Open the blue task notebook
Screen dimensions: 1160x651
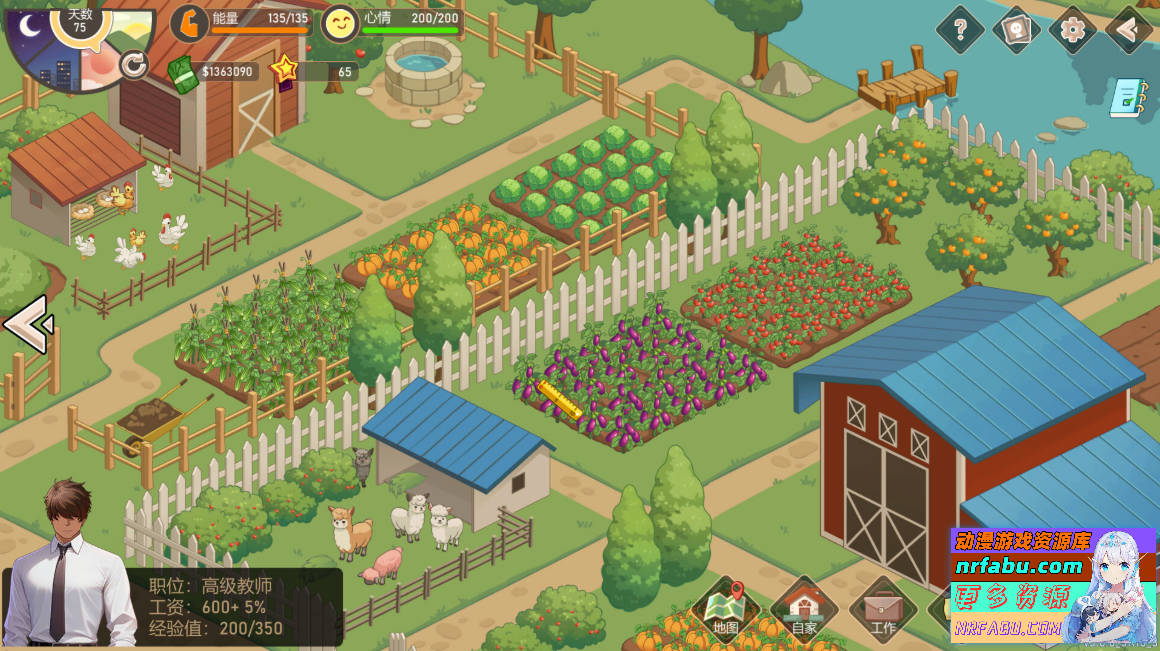[x=1127, y=97]
